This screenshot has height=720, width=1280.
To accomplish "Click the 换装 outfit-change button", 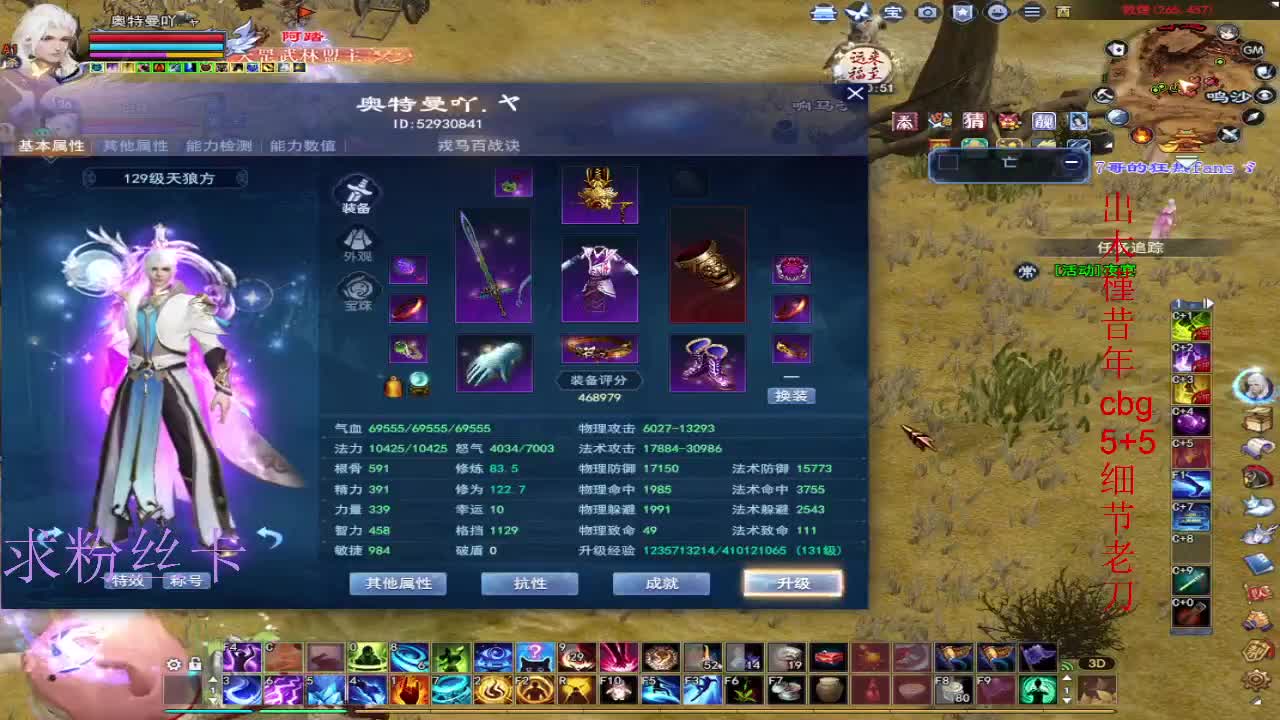I will click(794, 396).
